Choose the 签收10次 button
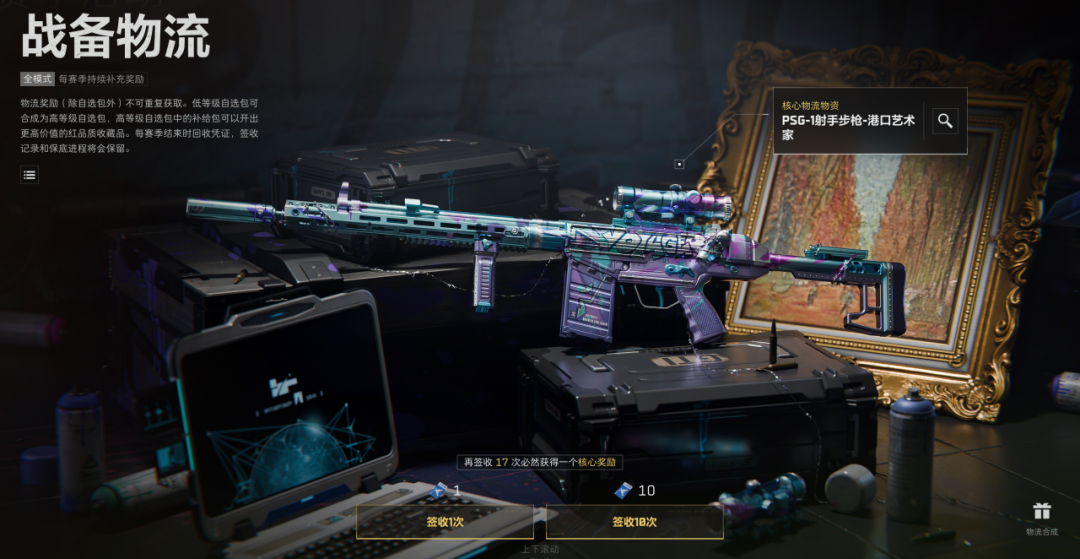The image size is (1080, 559). pyautogui.click(x=634, y=522)
